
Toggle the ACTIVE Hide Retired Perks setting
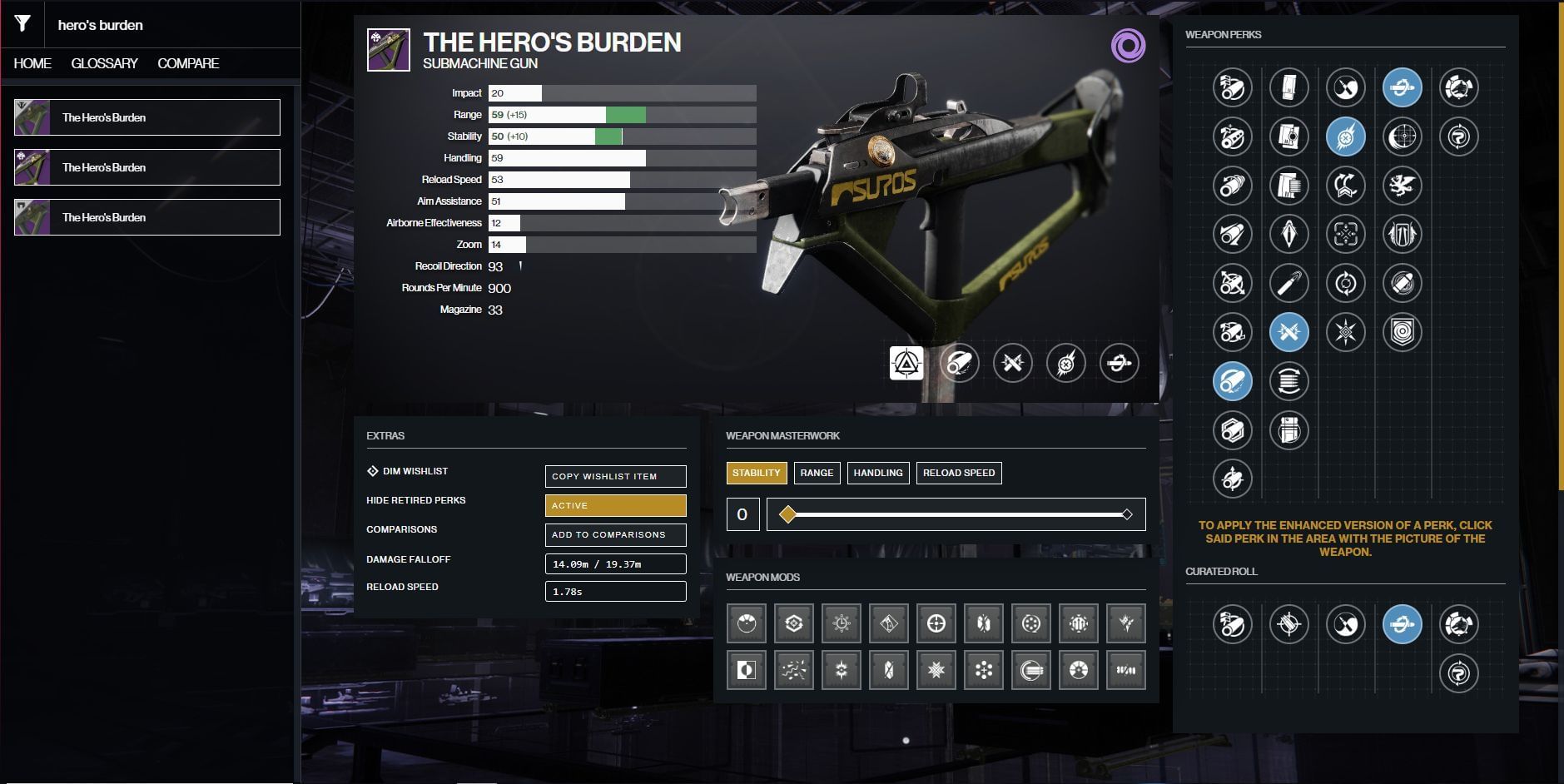[x=615, y=505]
